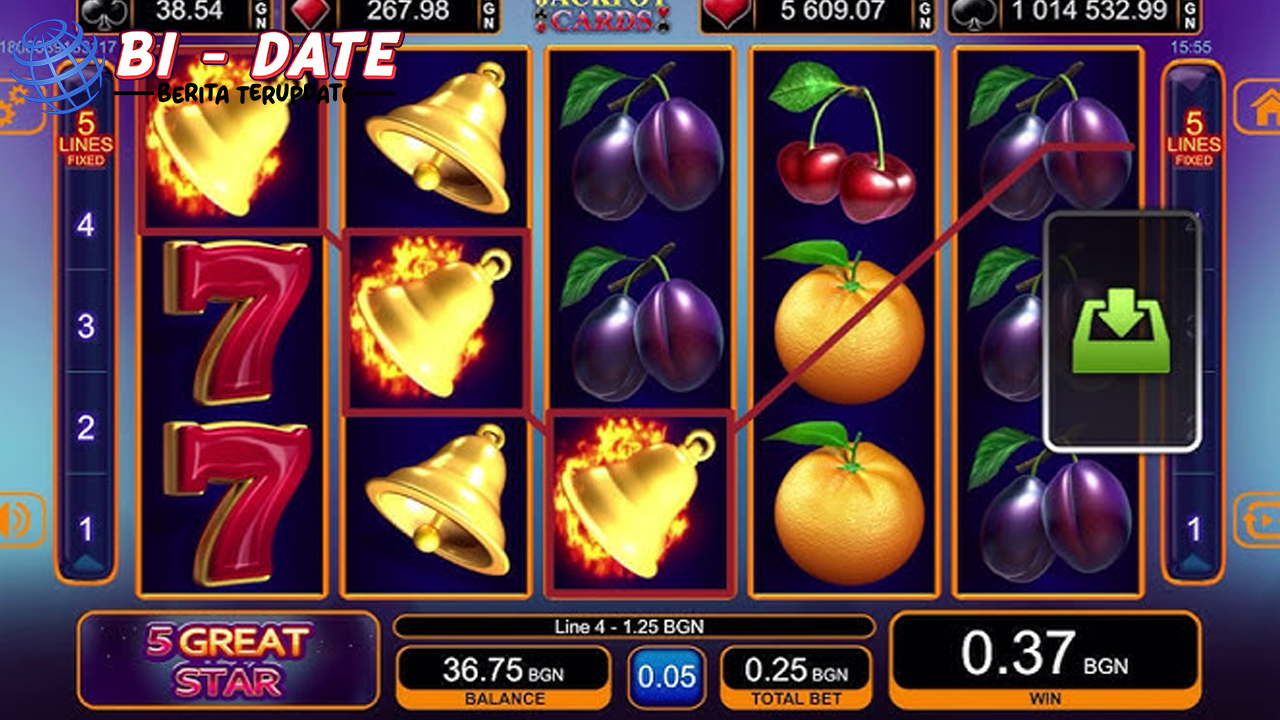Click the green download icon
This screenshot has height=720, width=1280.
[x=1120, y=328]
